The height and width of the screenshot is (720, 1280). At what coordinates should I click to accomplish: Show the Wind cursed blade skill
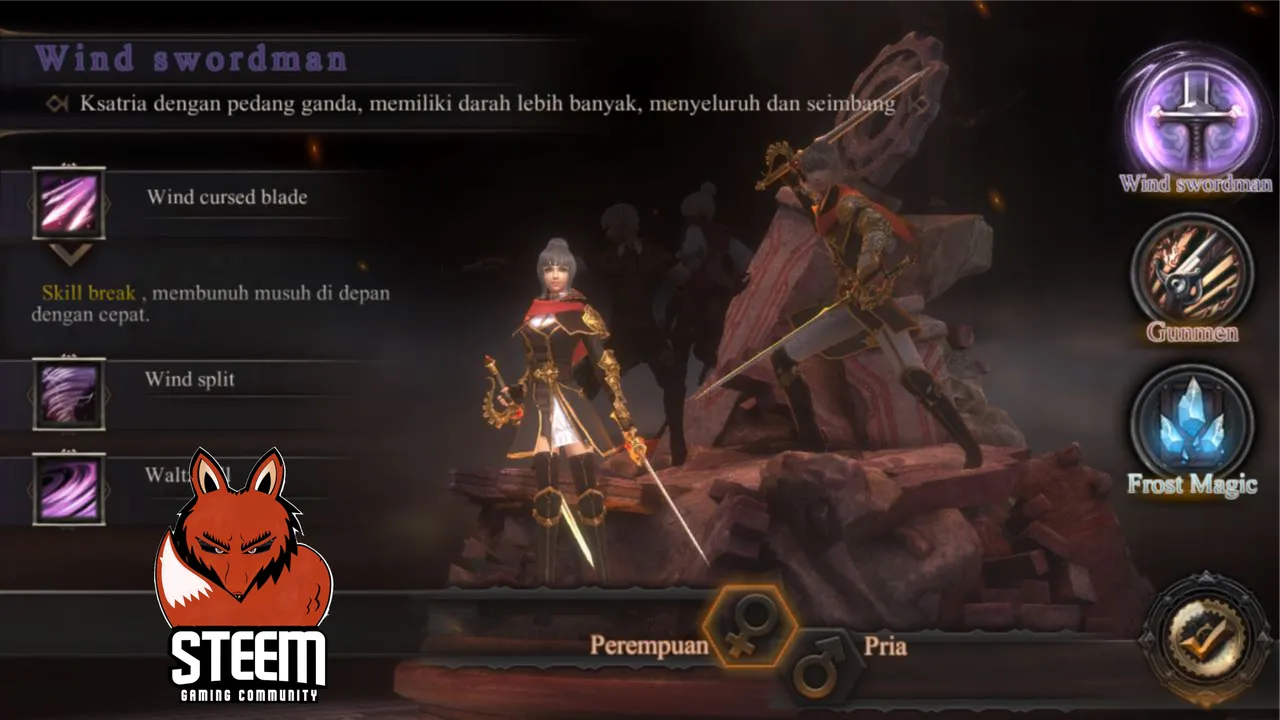coord(69,202)
